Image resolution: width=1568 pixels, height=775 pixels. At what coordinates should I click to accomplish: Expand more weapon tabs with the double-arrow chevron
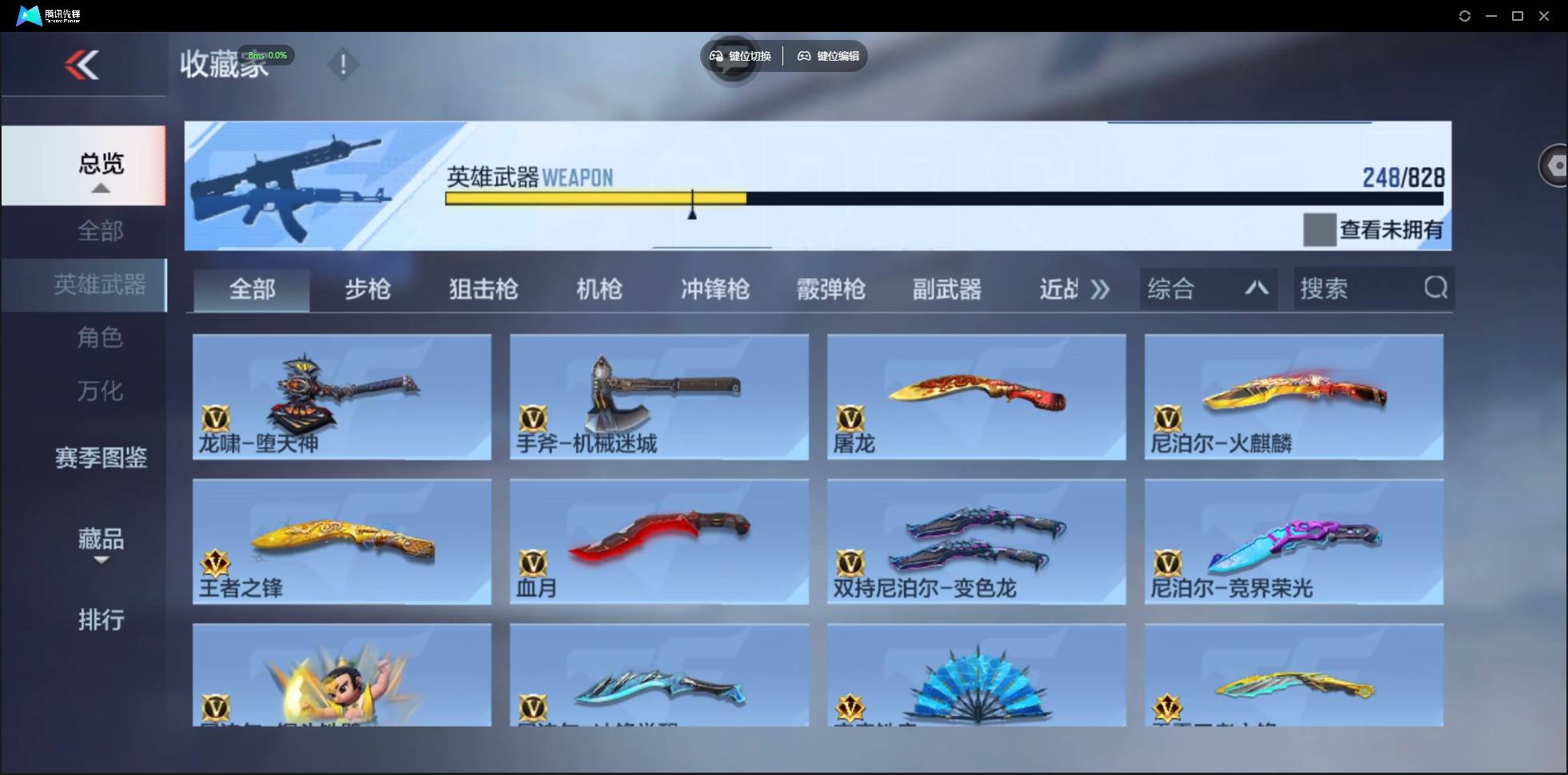(1100, 289)
